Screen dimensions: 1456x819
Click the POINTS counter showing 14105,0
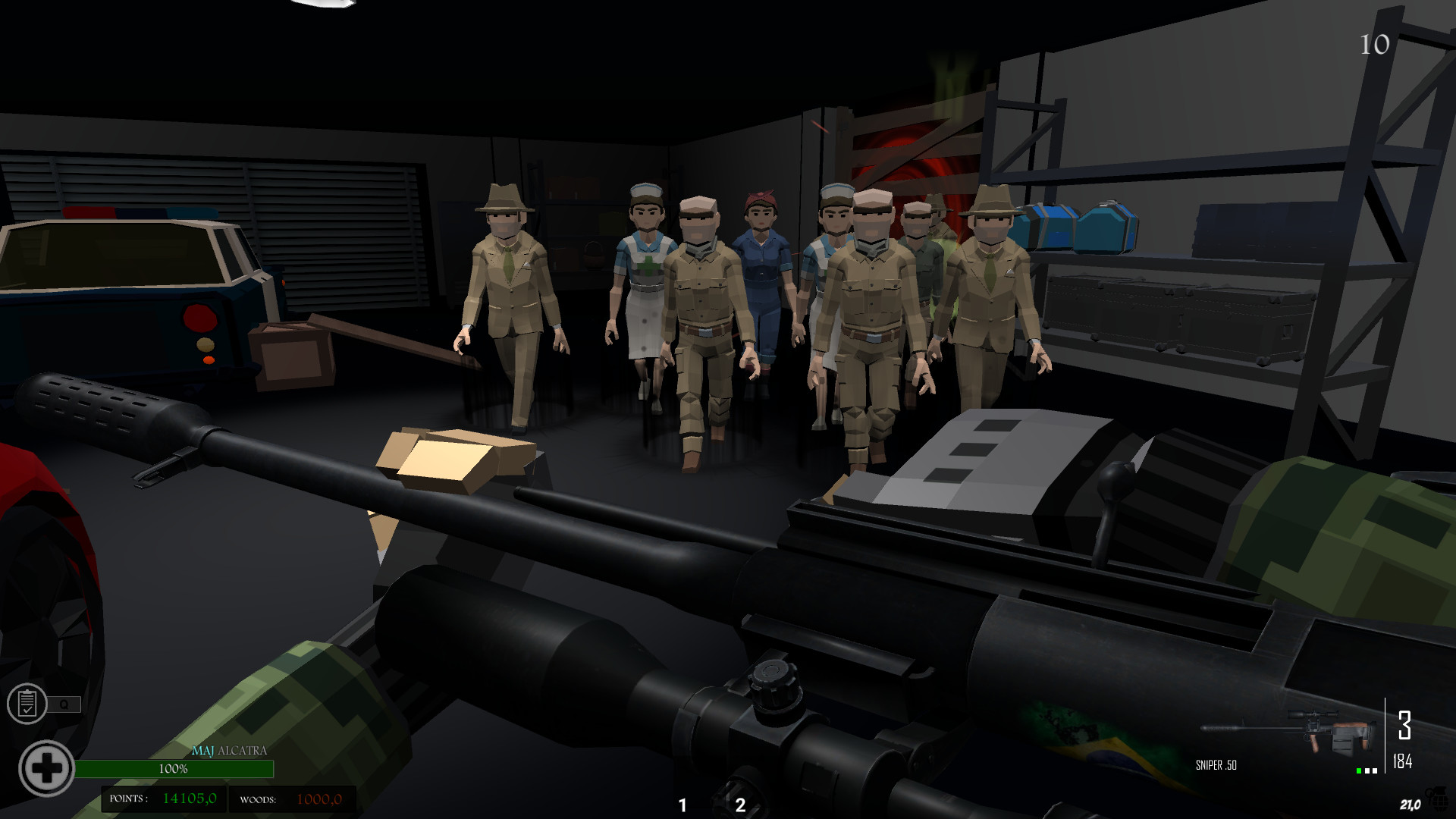[187, 798]
